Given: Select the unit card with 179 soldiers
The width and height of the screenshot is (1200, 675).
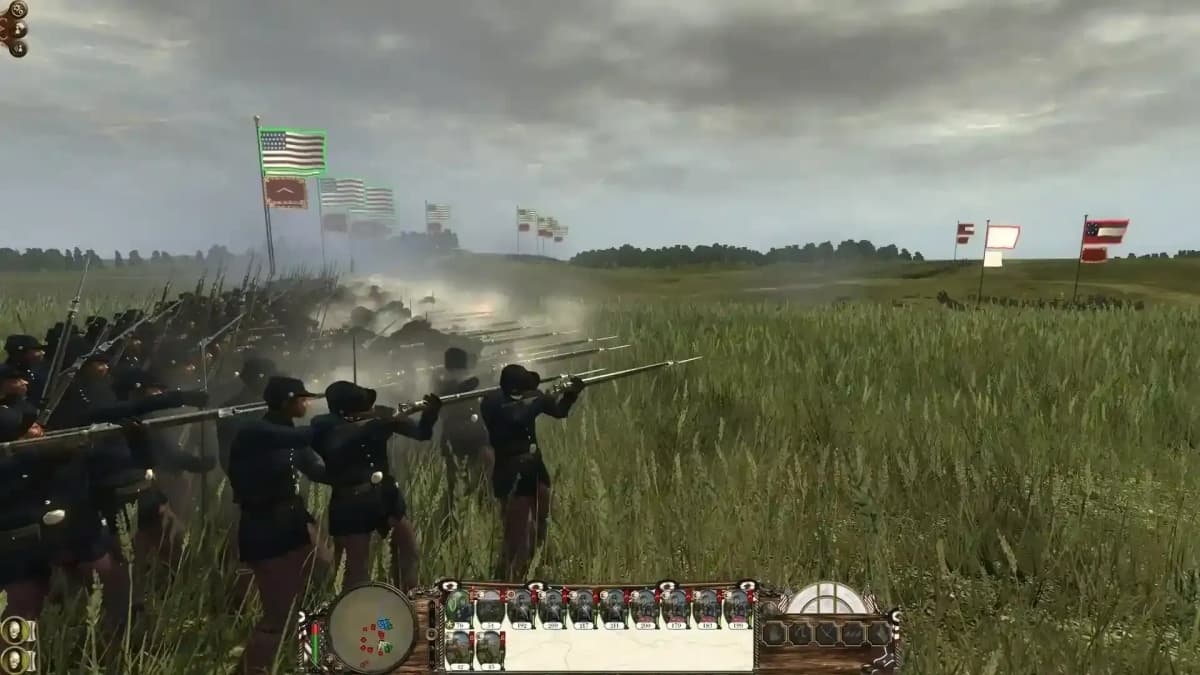Looking at the screenshot, I should 676,609.
